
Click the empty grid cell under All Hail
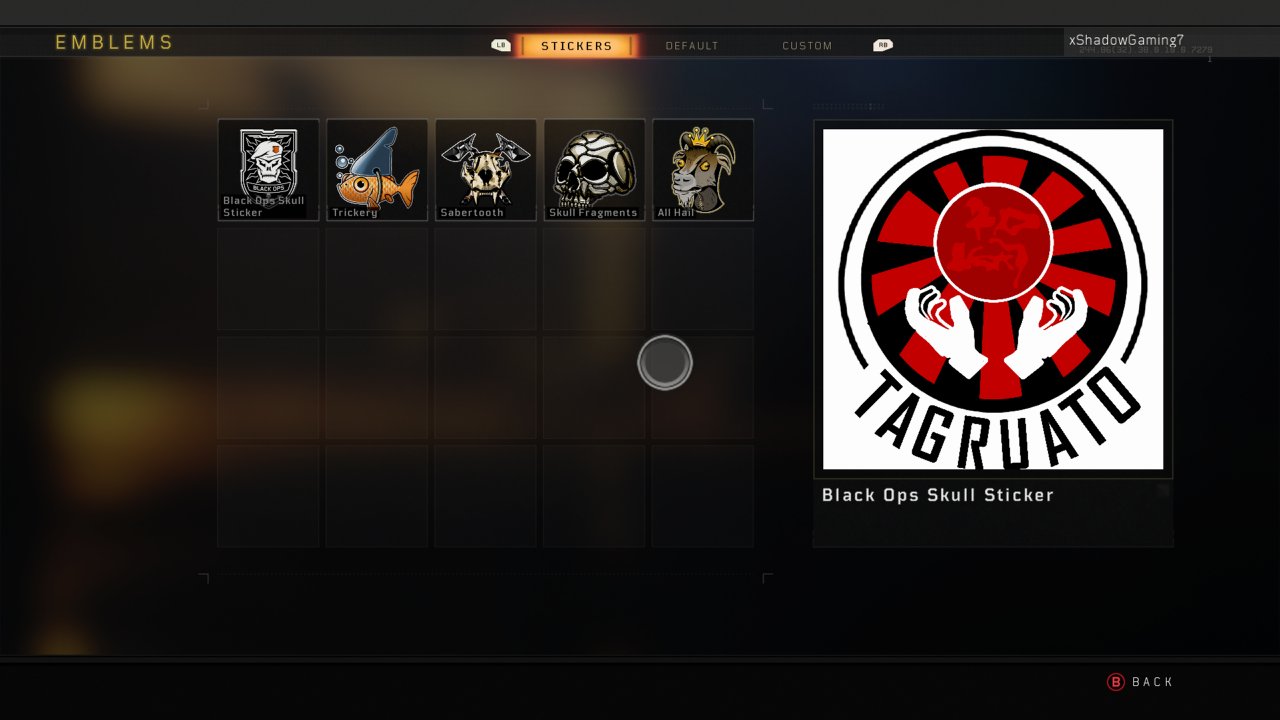[x=703, y=278]
